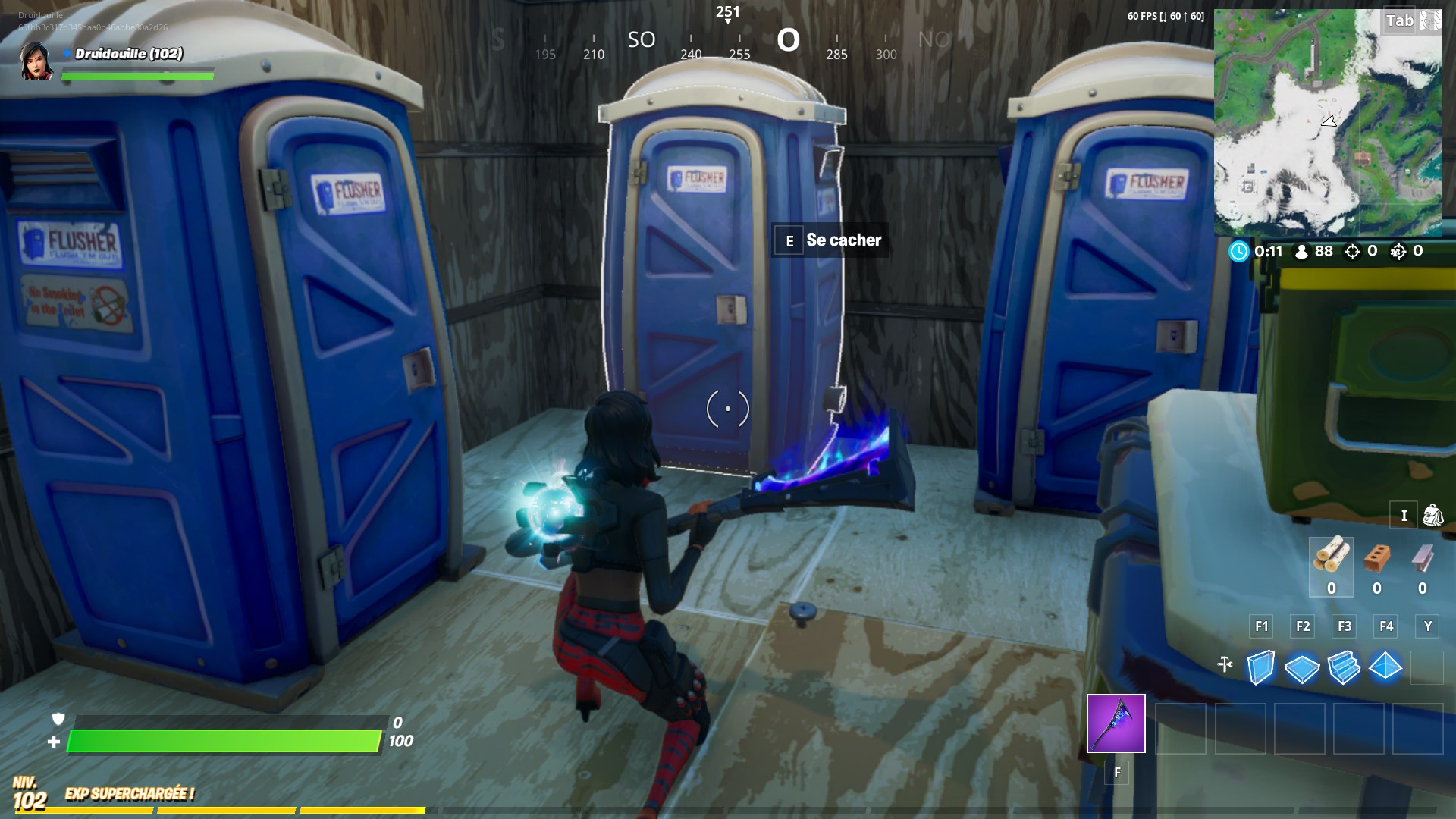Viewport: 1456px width, 819px height.
Task: Click the eliminations crosshair icon
Action: coord(1351,251)
